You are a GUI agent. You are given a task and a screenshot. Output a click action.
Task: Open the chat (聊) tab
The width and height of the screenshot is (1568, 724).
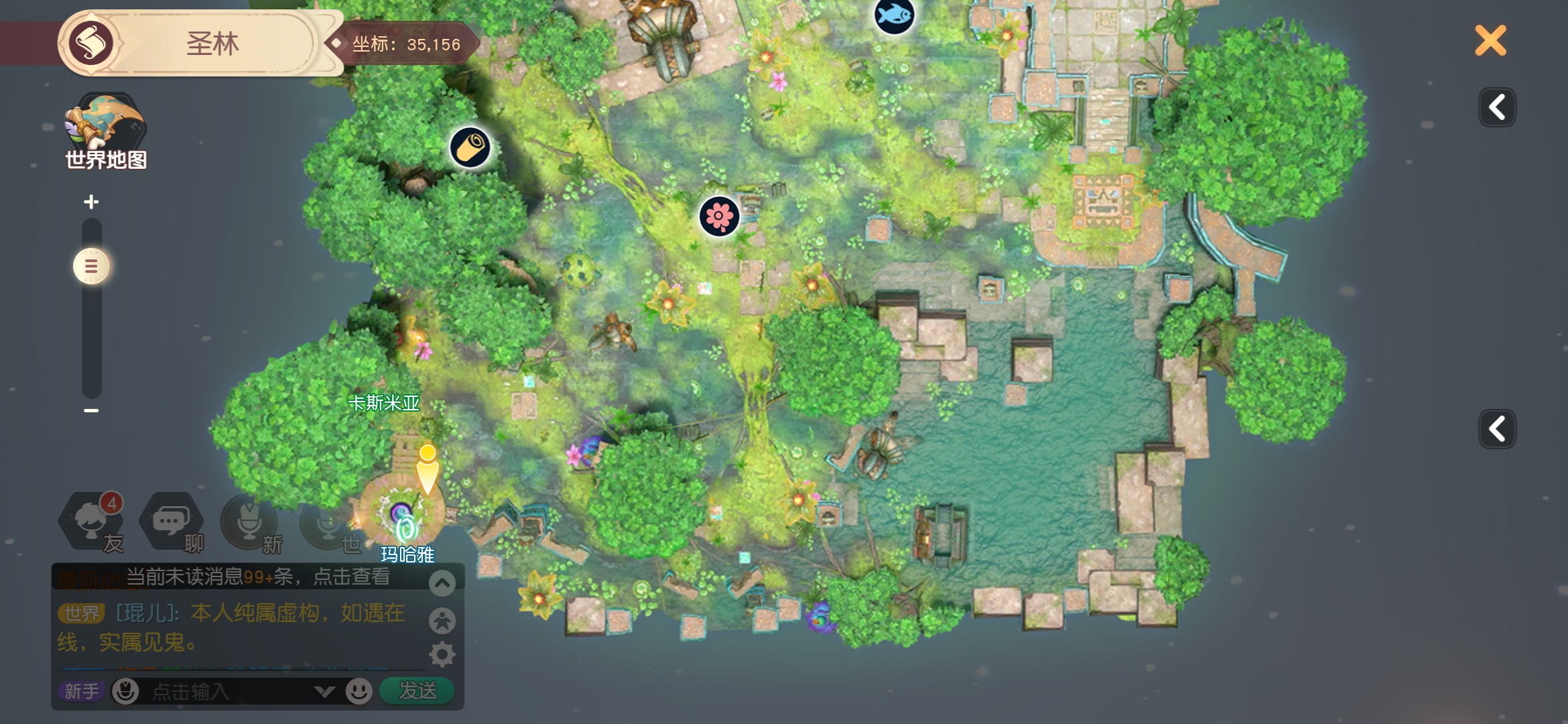[172, 524]
